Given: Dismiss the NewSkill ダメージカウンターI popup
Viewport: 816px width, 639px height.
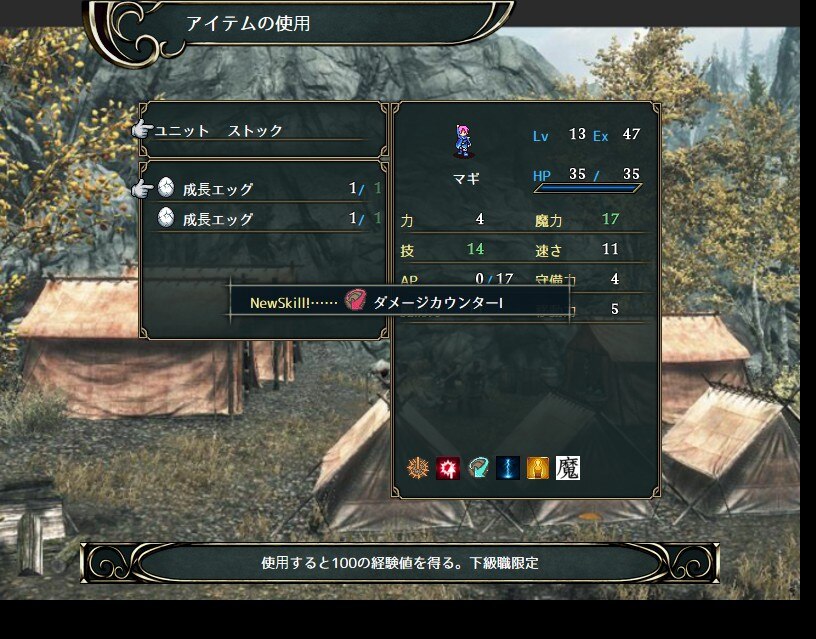Looking at the screenshot, I should (x=400, y=301).
